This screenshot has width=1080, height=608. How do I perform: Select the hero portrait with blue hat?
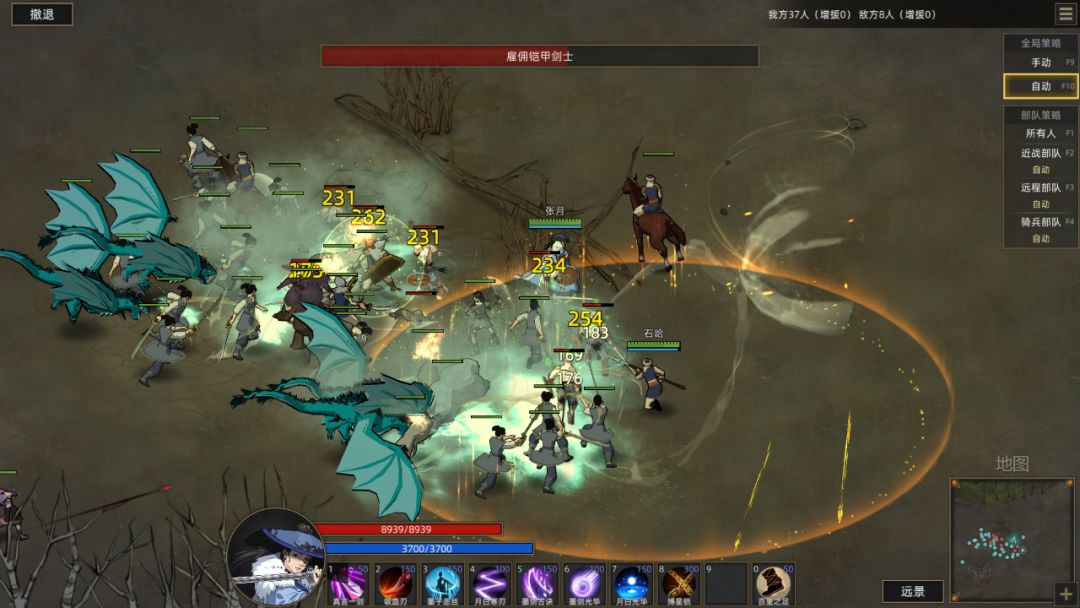point(276,557)
